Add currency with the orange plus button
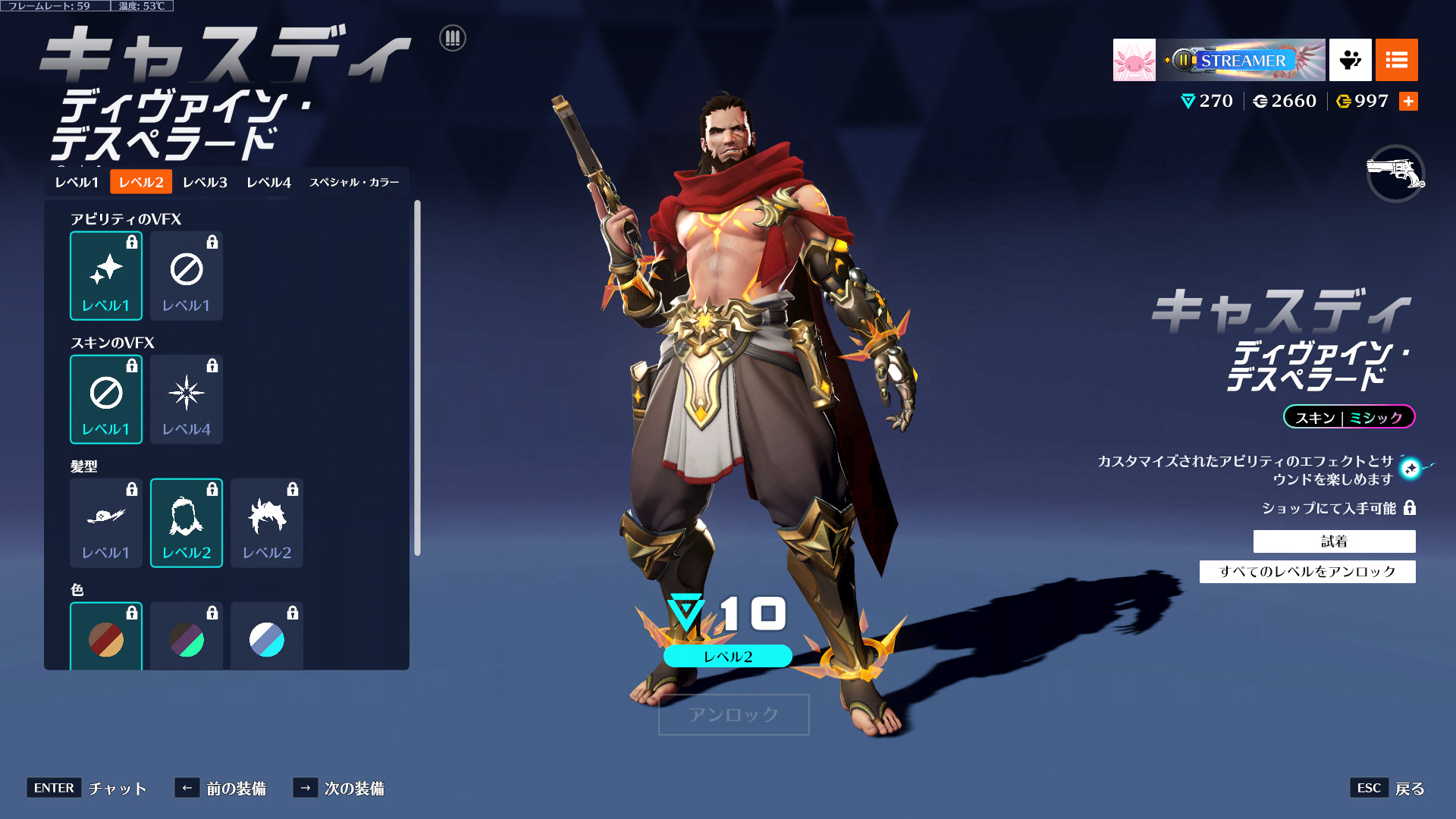This screenshot has width=1456, height=819. click(x=1408, y=101)
